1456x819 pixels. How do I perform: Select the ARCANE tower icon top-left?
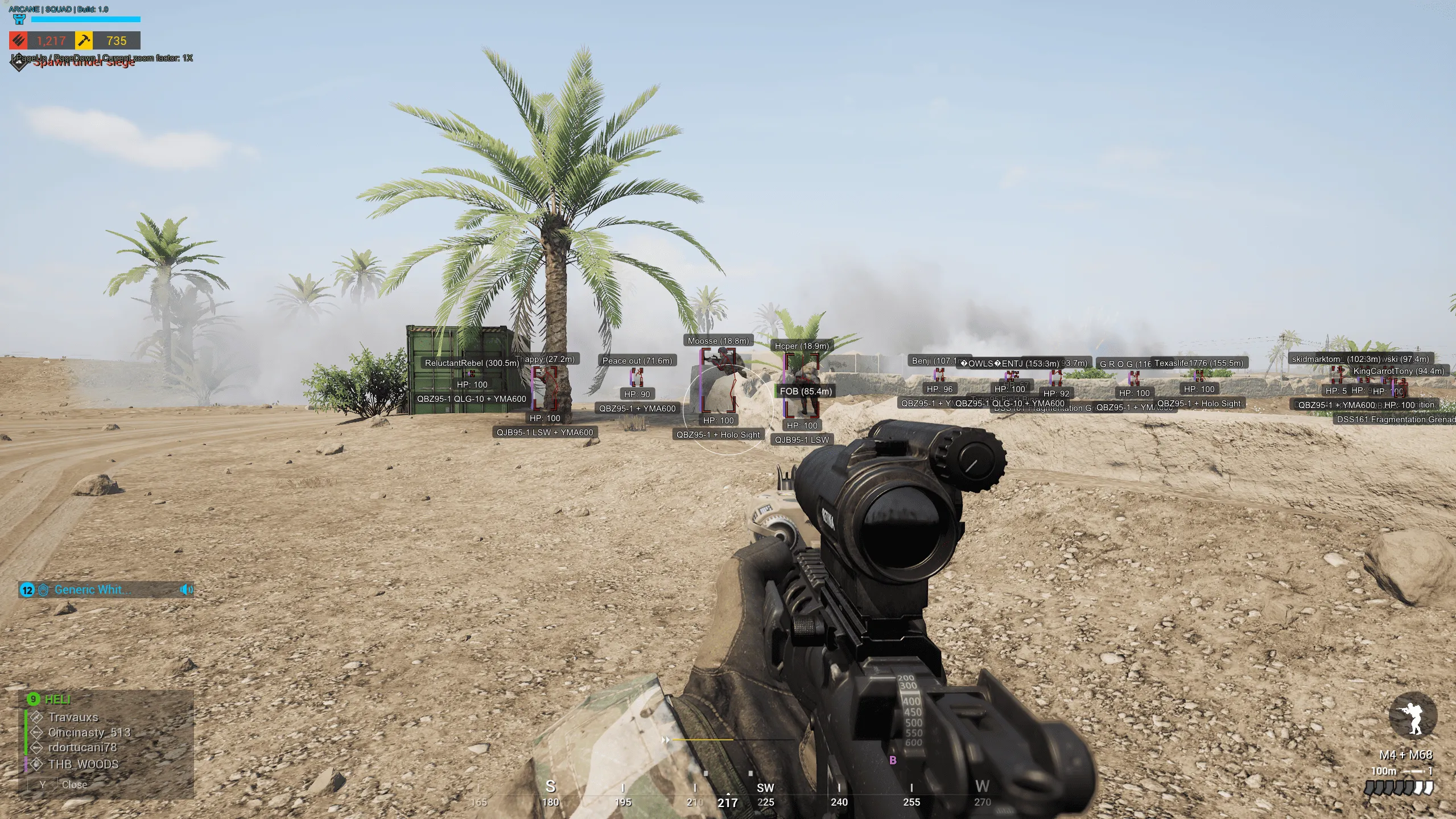pos(19,19)
